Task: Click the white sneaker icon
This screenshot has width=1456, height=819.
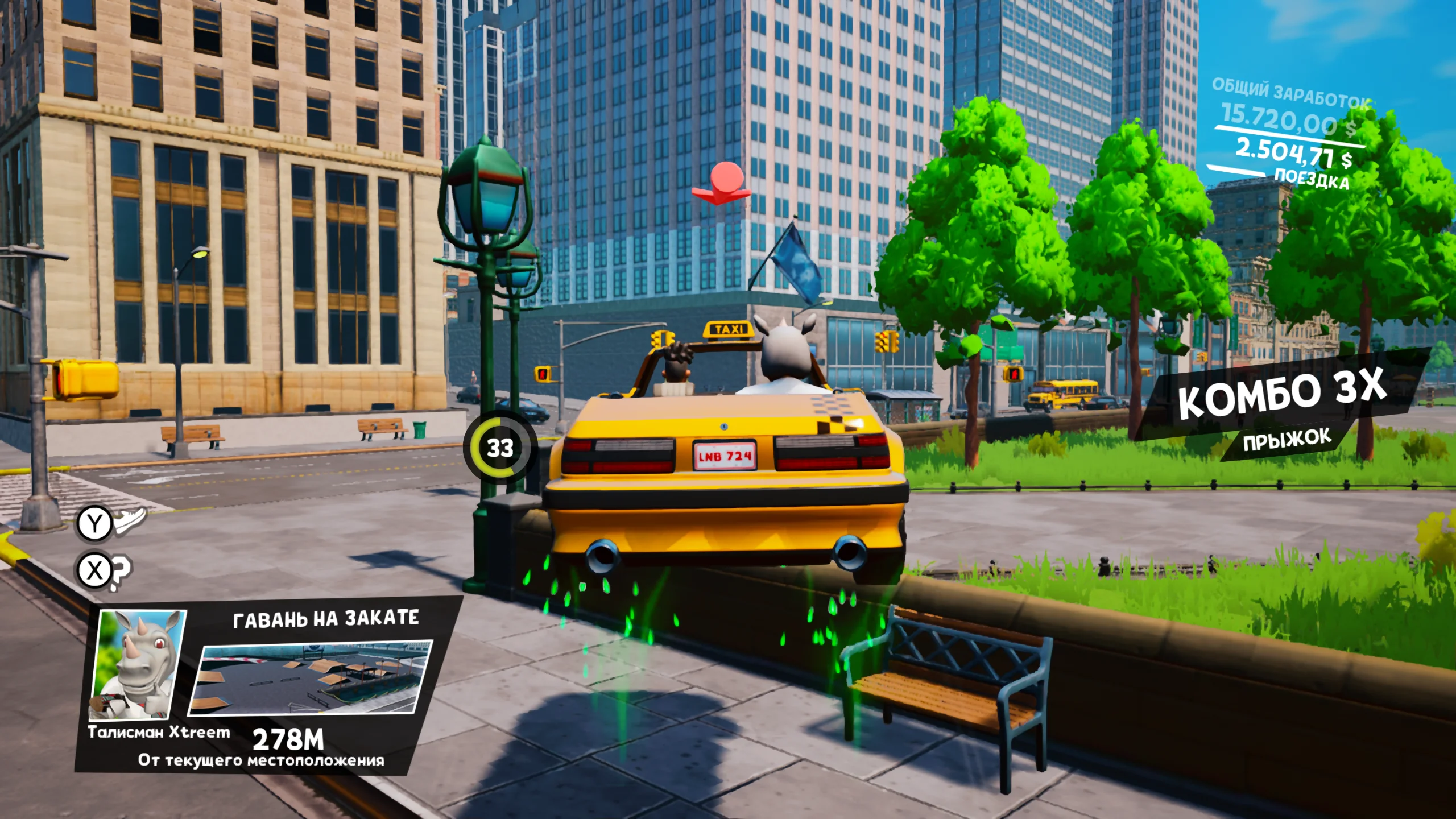Action: [131, 520]
